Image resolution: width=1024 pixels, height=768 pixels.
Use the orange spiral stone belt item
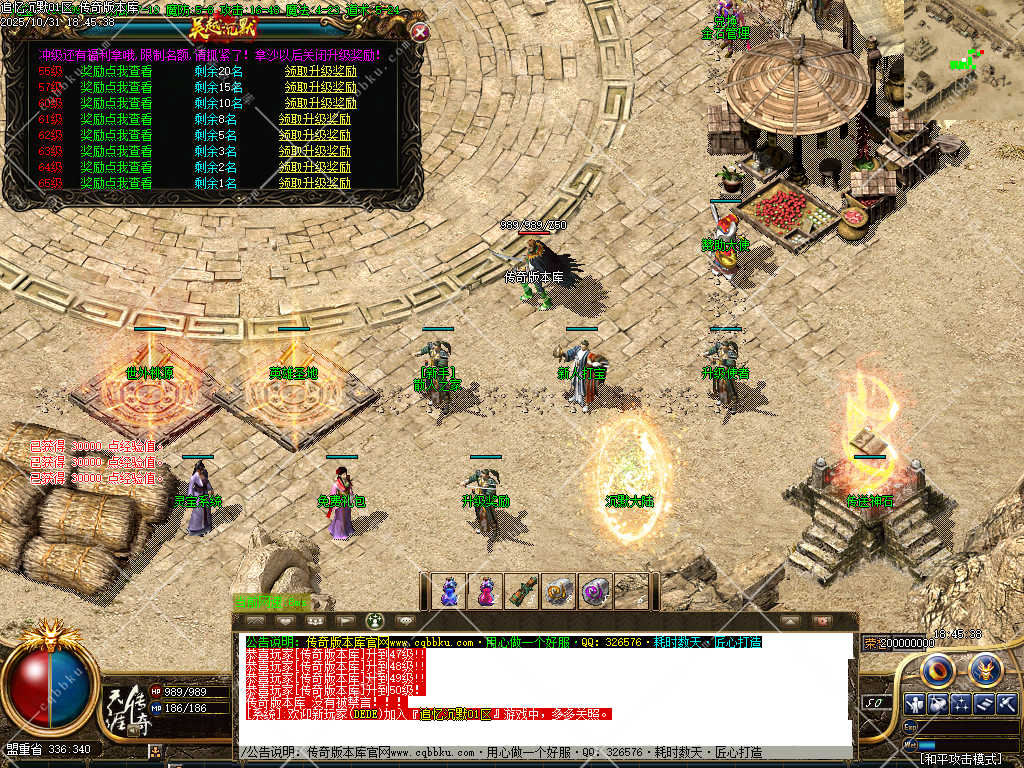click(x=558, y=591)
